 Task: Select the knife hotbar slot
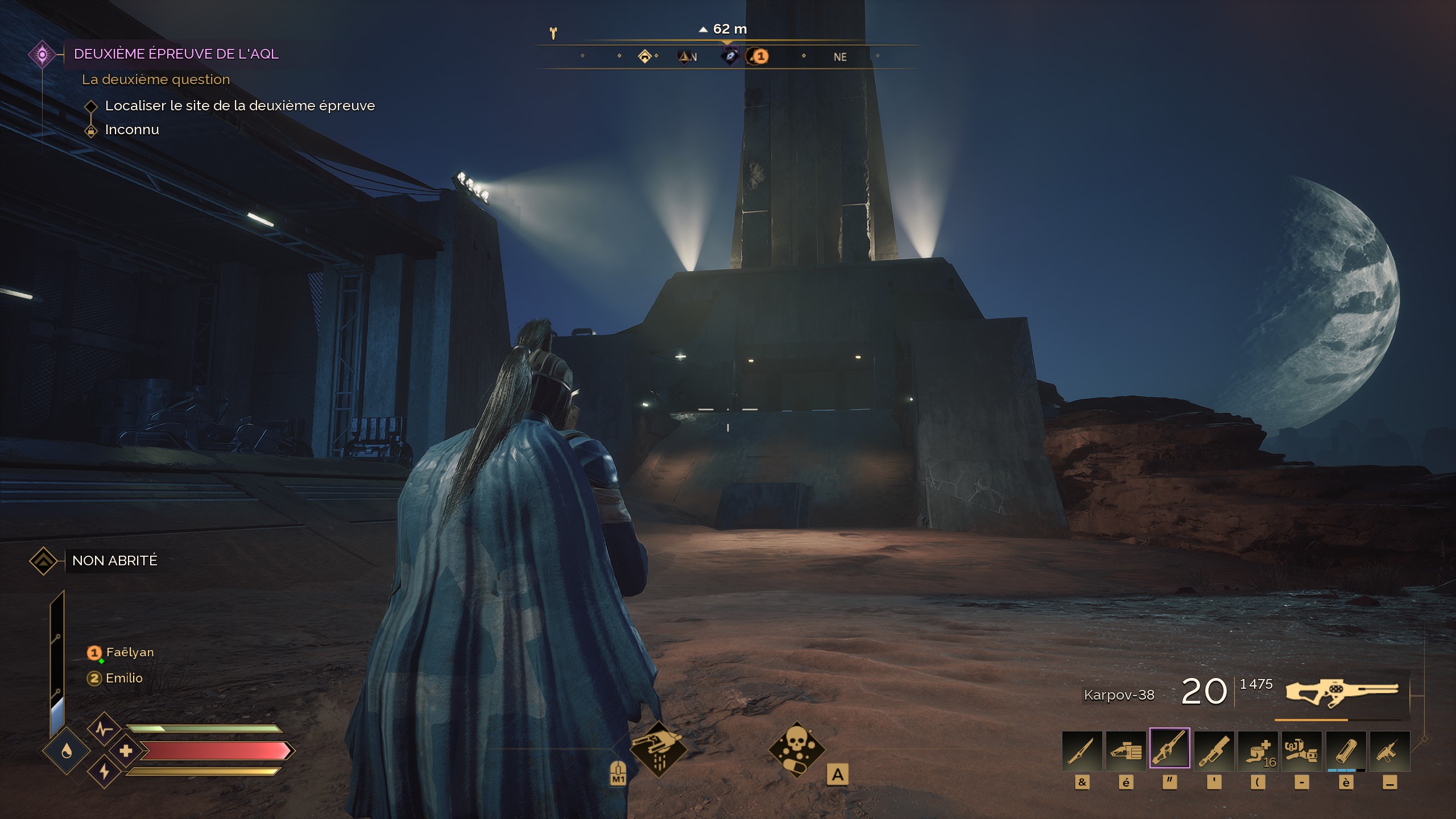click(x=1082, y=751)
